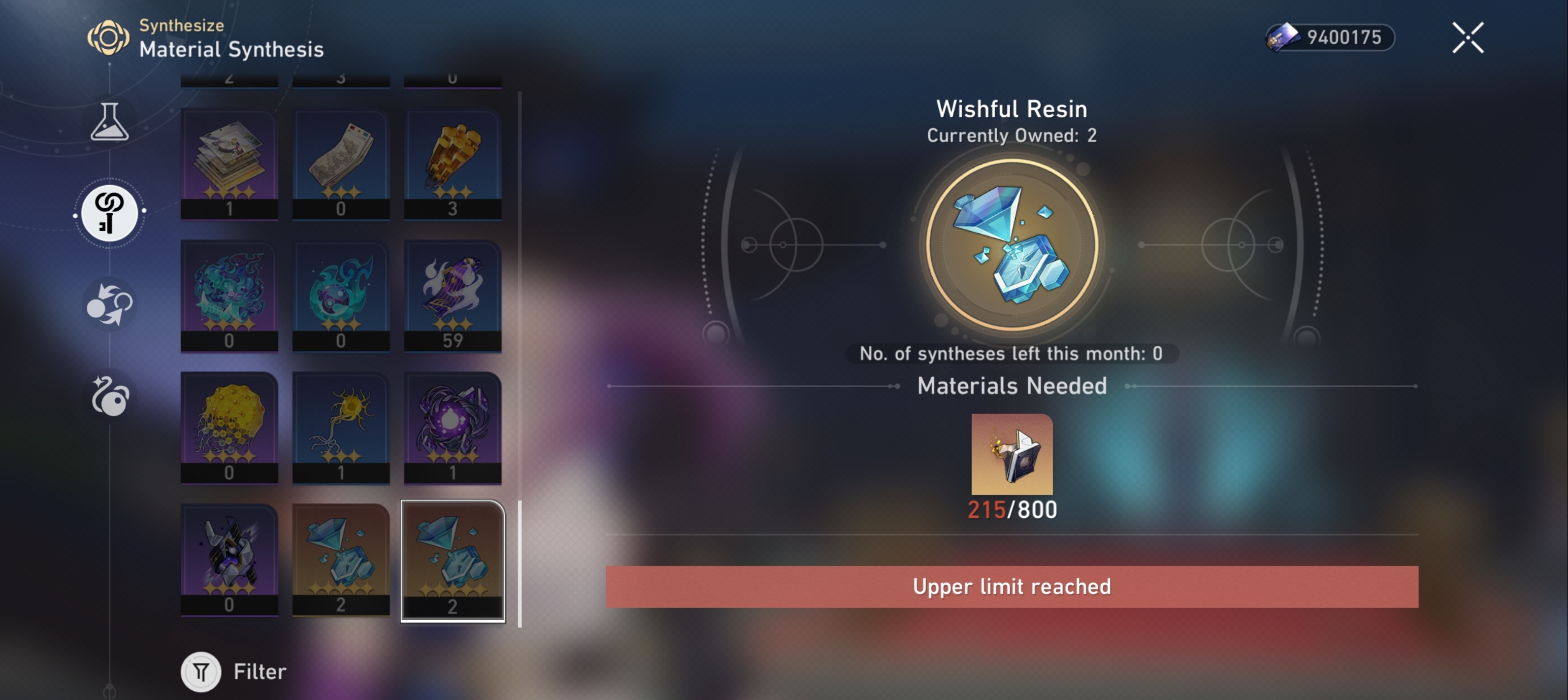Click the Synthesize emblem beside the title
The image size is (1568, 700).
click(x=110, y=38)
